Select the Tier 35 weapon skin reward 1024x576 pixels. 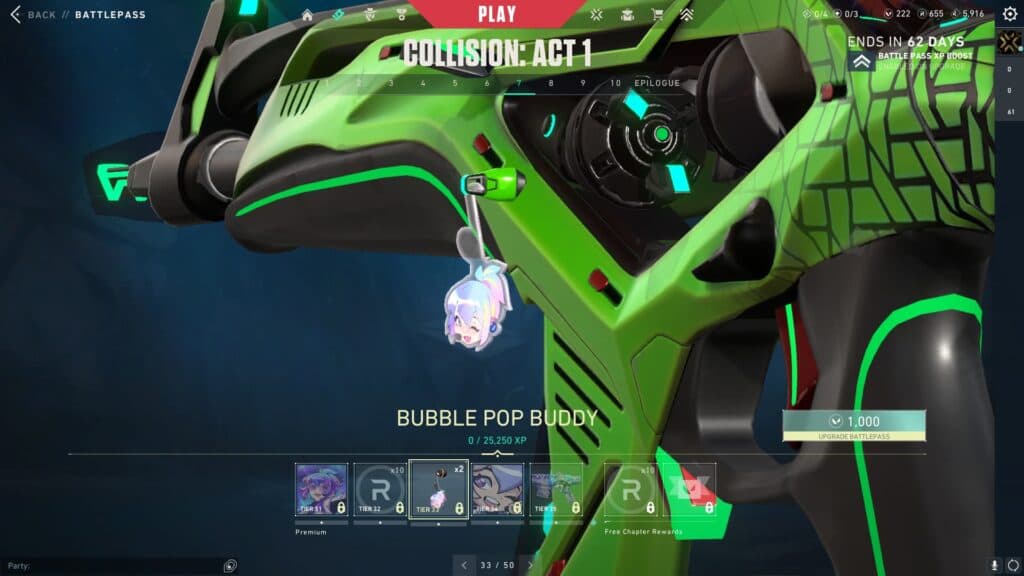[x=556, y=489]
